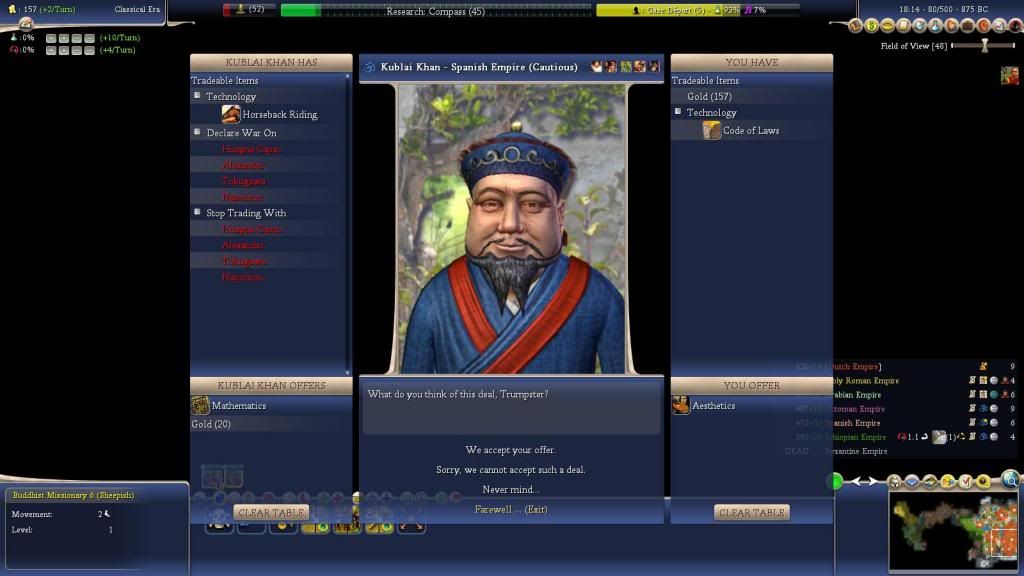Choose "We accept your offer."
The height and width of the screenshot is (576, 1024).
click(510, 450)
